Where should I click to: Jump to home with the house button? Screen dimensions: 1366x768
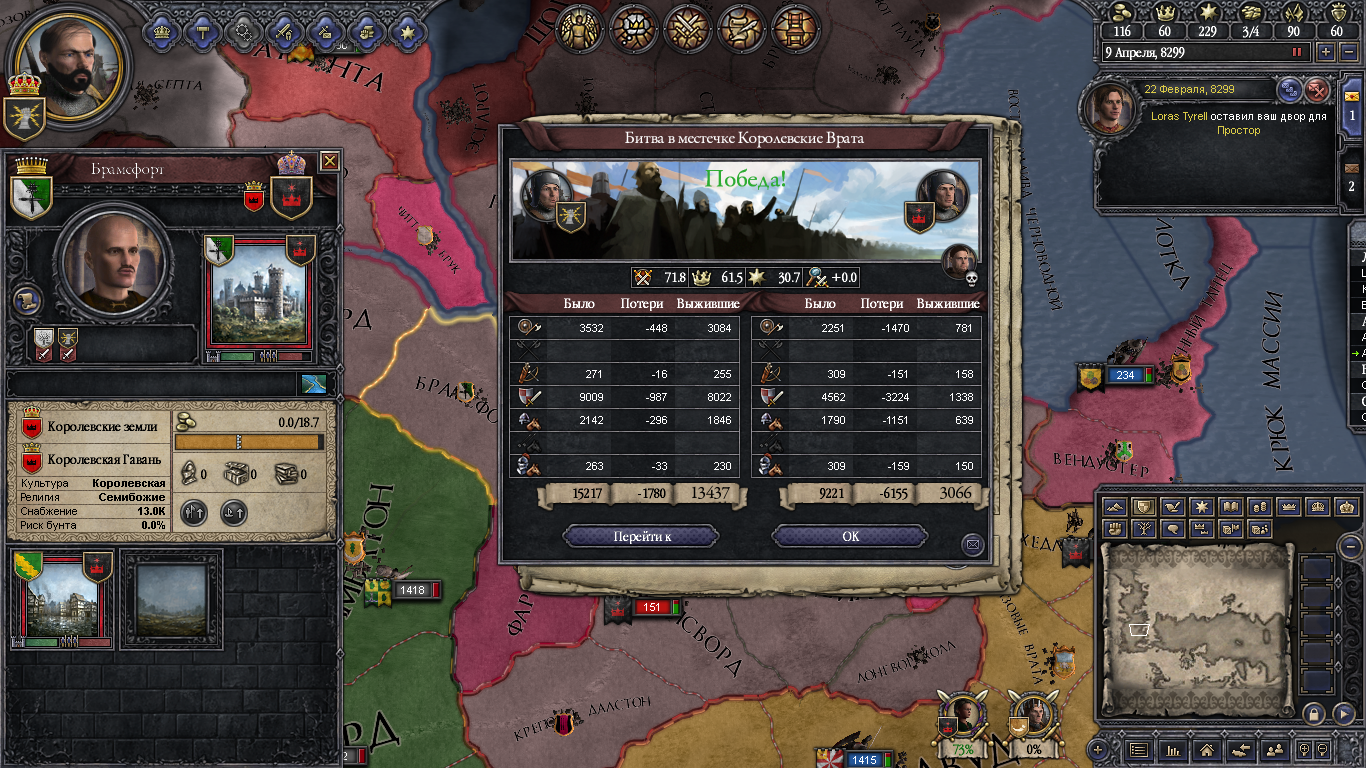tap(1207, 749)
